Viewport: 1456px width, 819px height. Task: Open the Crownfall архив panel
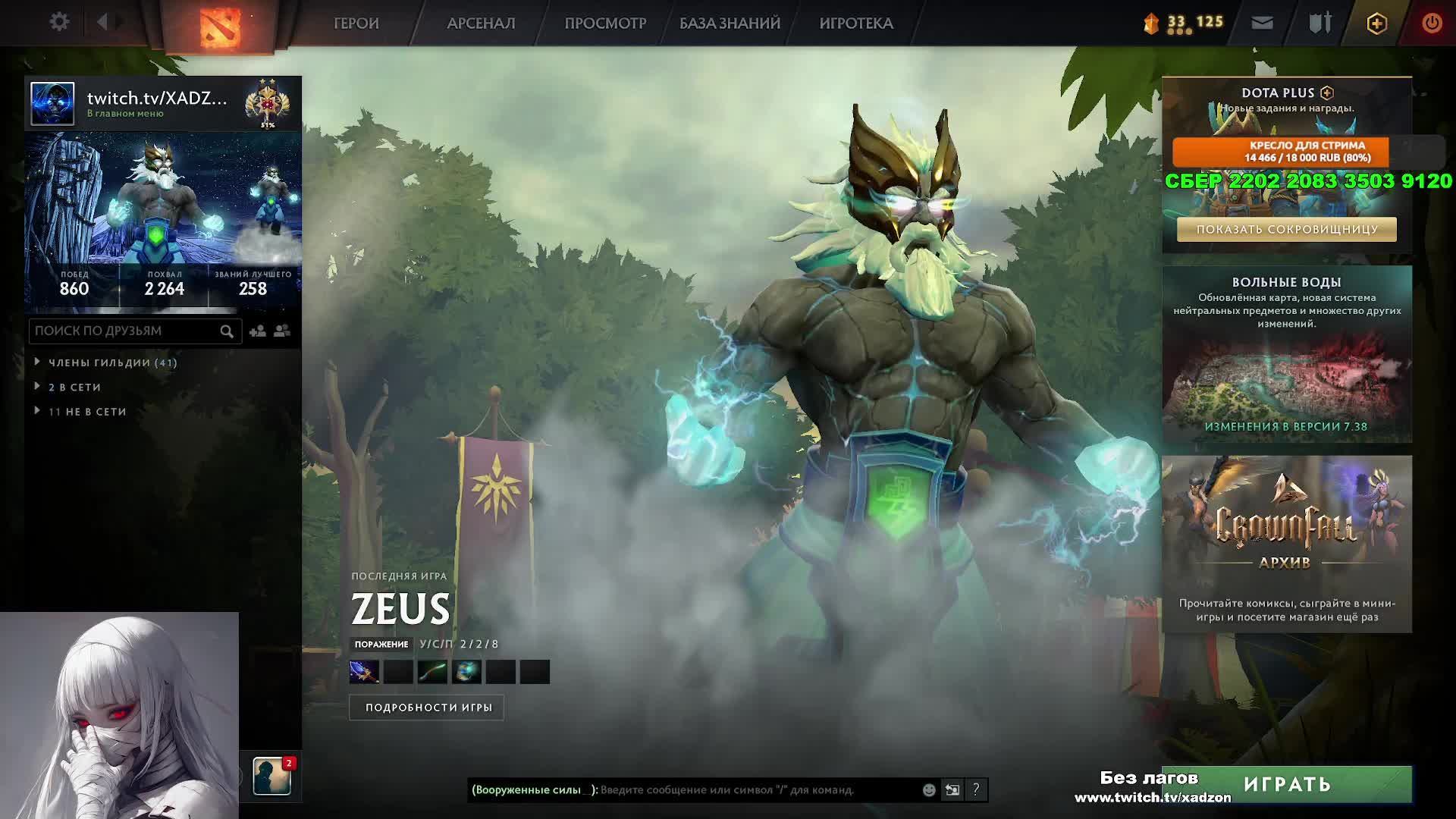click(x=1286, y=544)
